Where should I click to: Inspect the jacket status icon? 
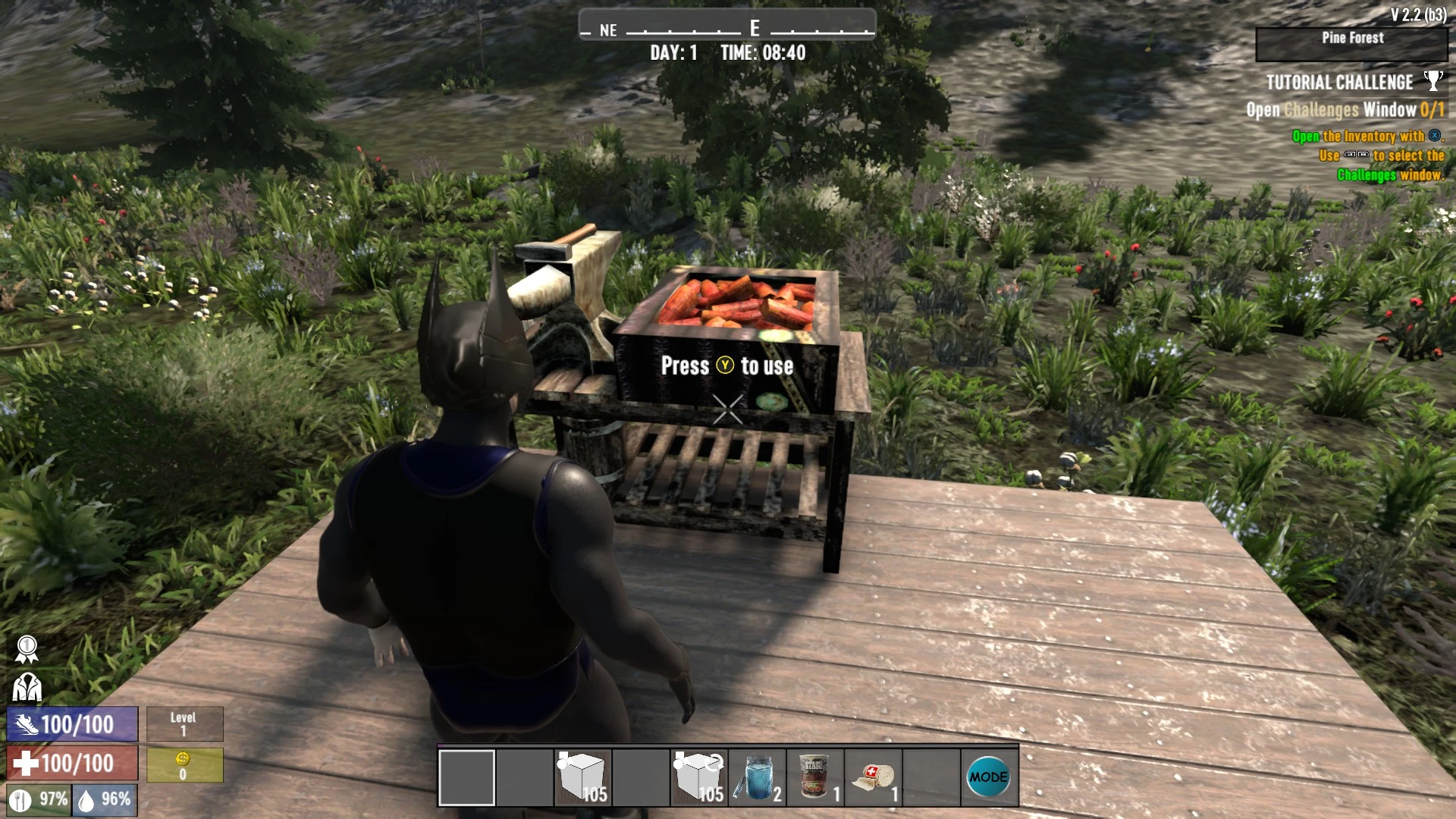(27, 687)
